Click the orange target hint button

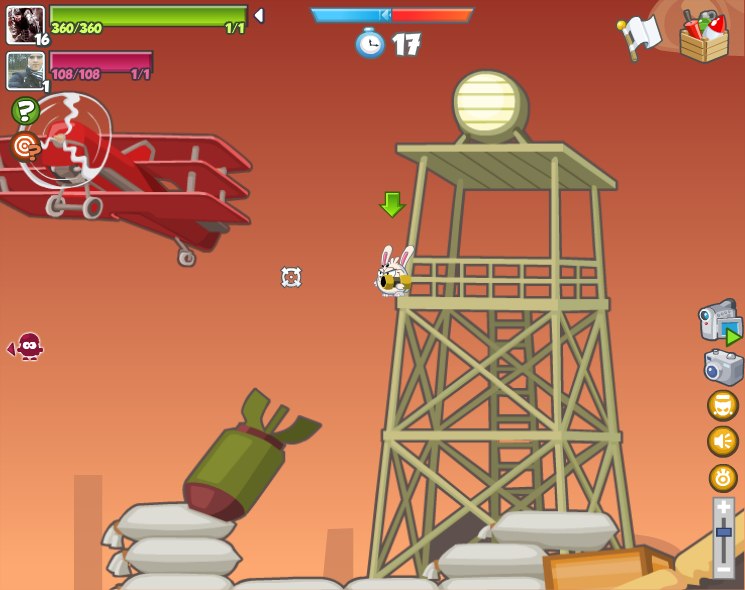coord(25,147)
